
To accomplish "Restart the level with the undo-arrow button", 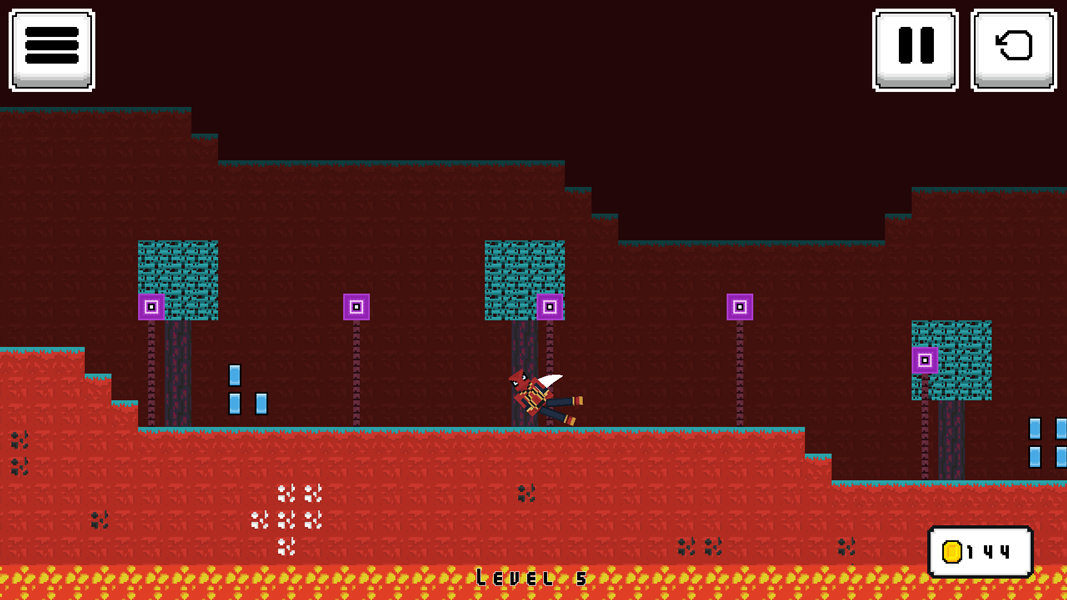I will coord(1013,50).
